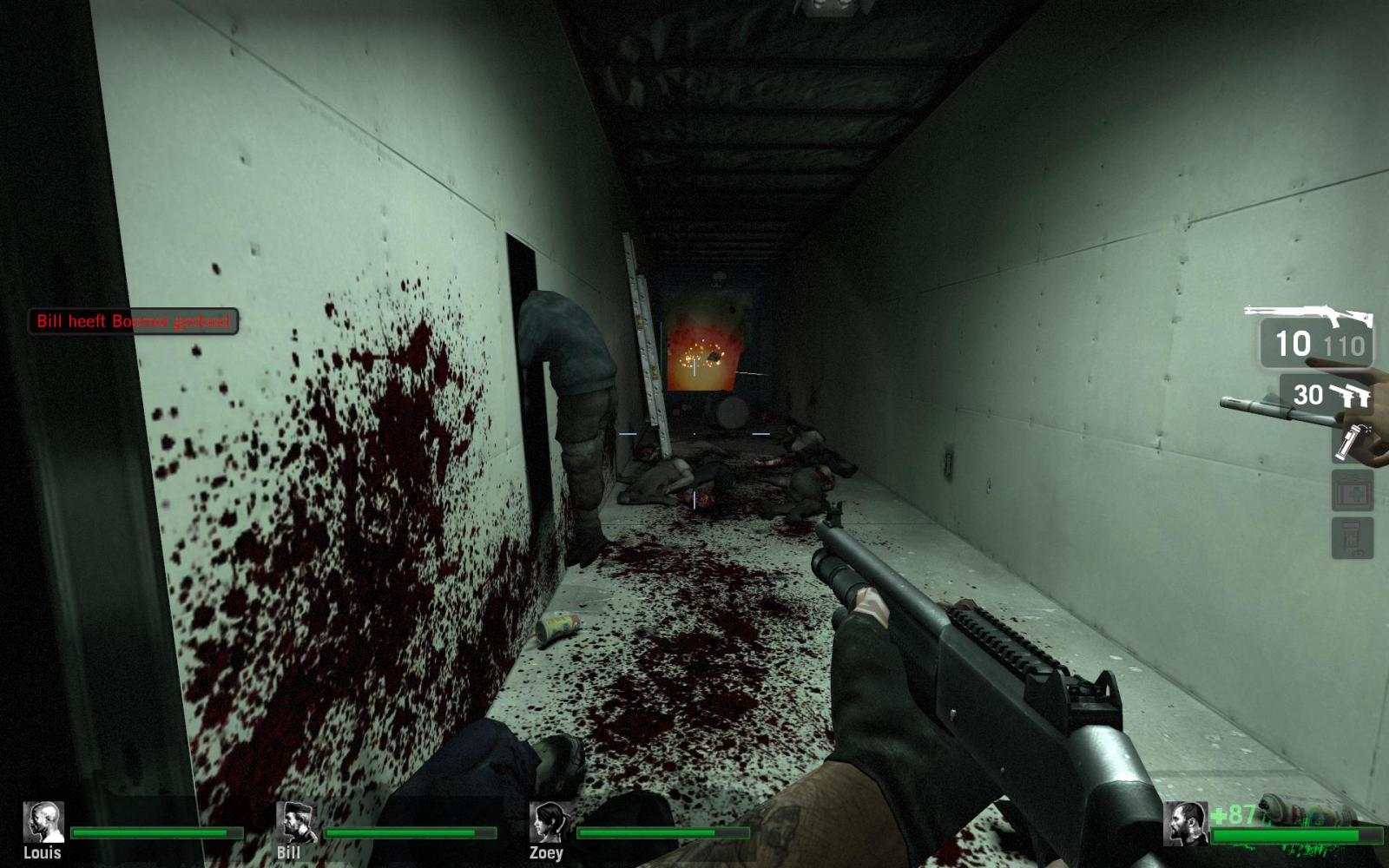Select Bill's teammate portrait
This screenshot has width=1389, height=868.
coord(296,822)
